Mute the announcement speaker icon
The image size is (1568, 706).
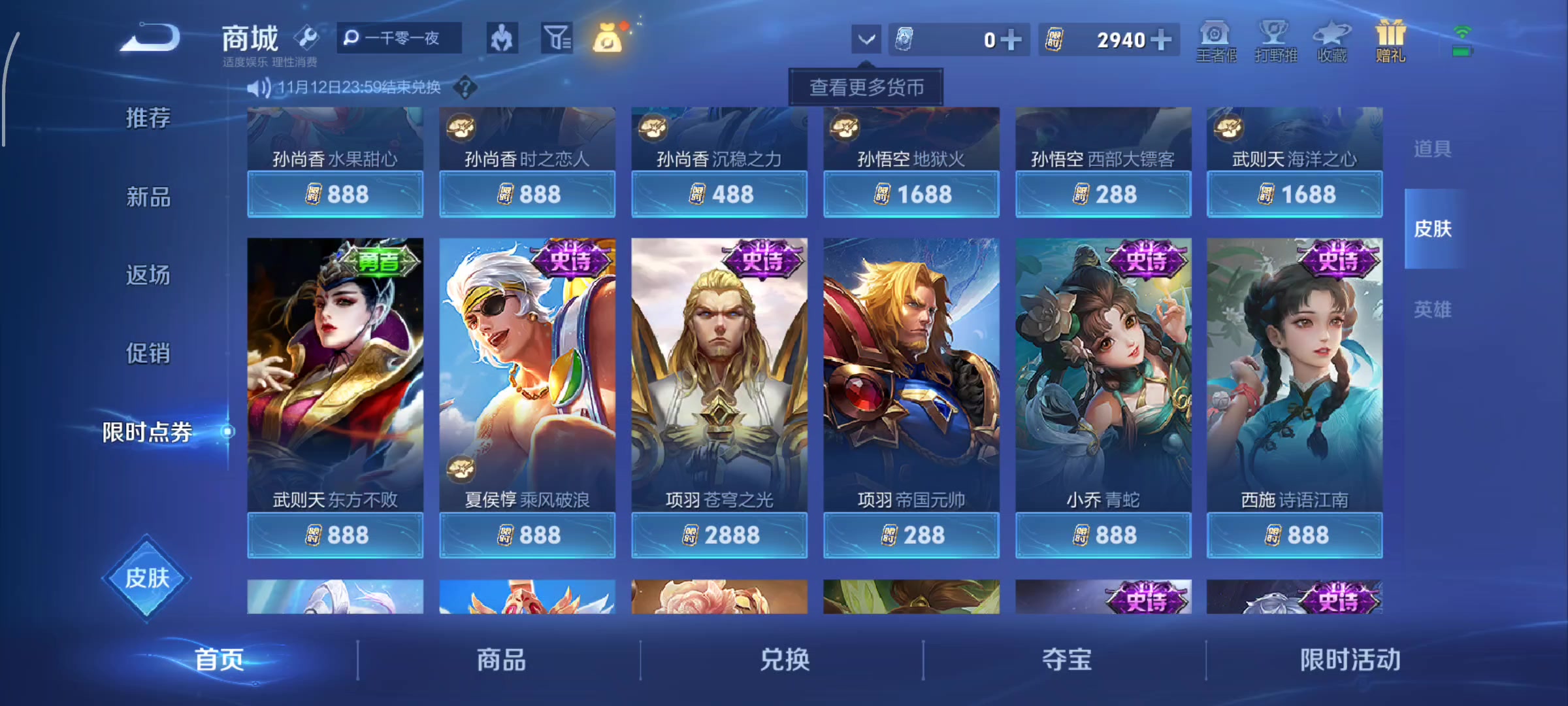[x=260, y=86]
